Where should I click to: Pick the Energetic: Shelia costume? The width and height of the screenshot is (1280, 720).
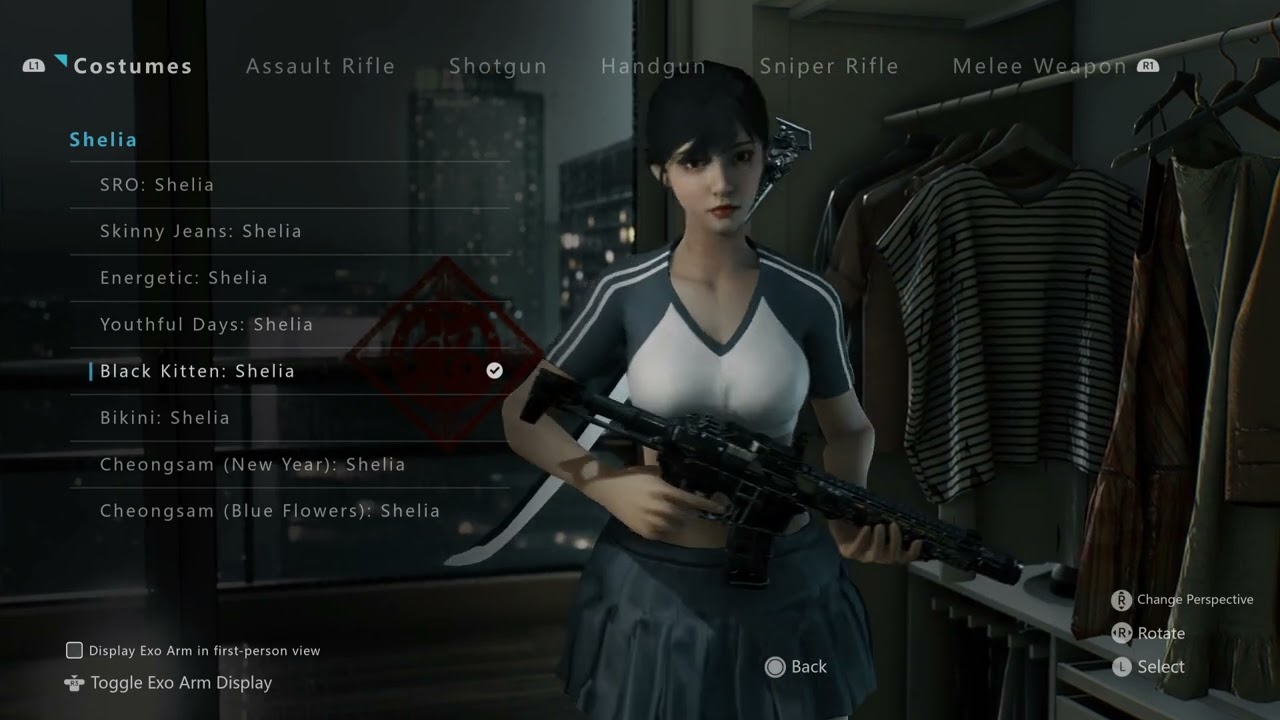[184, 278]
